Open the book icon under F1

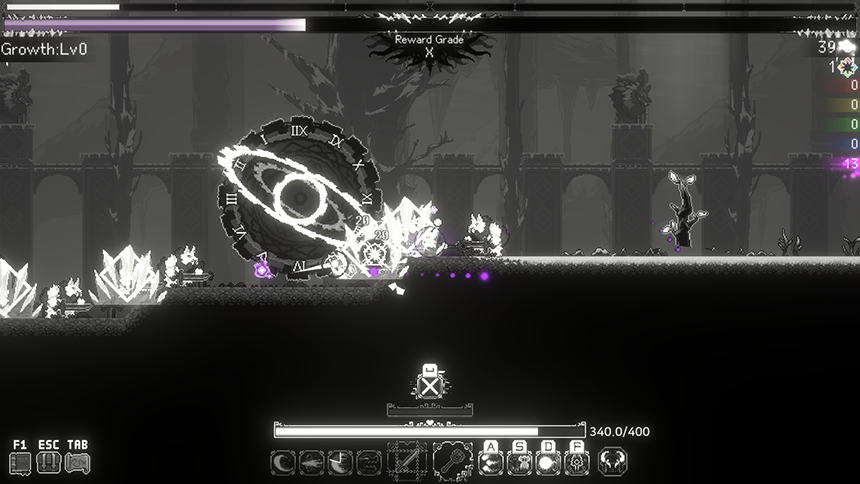point(20,463)
